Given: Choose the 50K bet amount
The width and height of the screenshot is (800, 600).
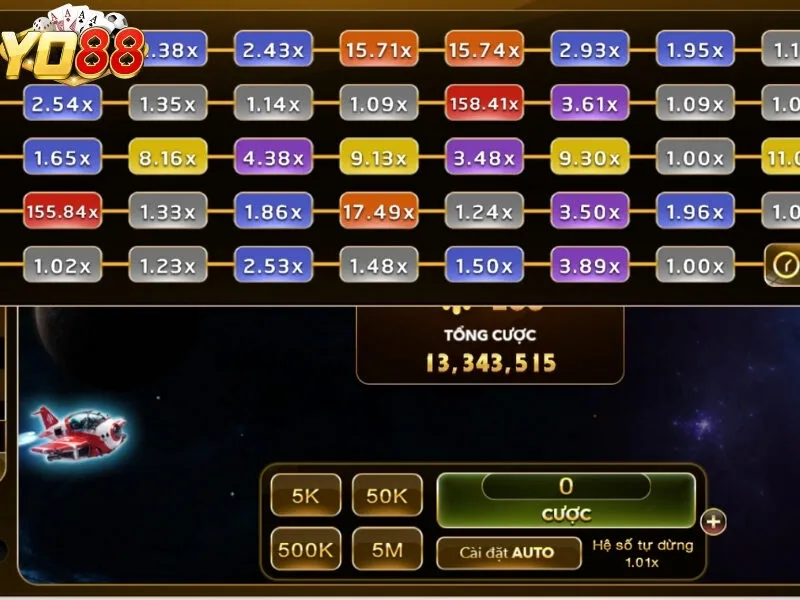Looking at the screenshot, I should click(387, 495).
